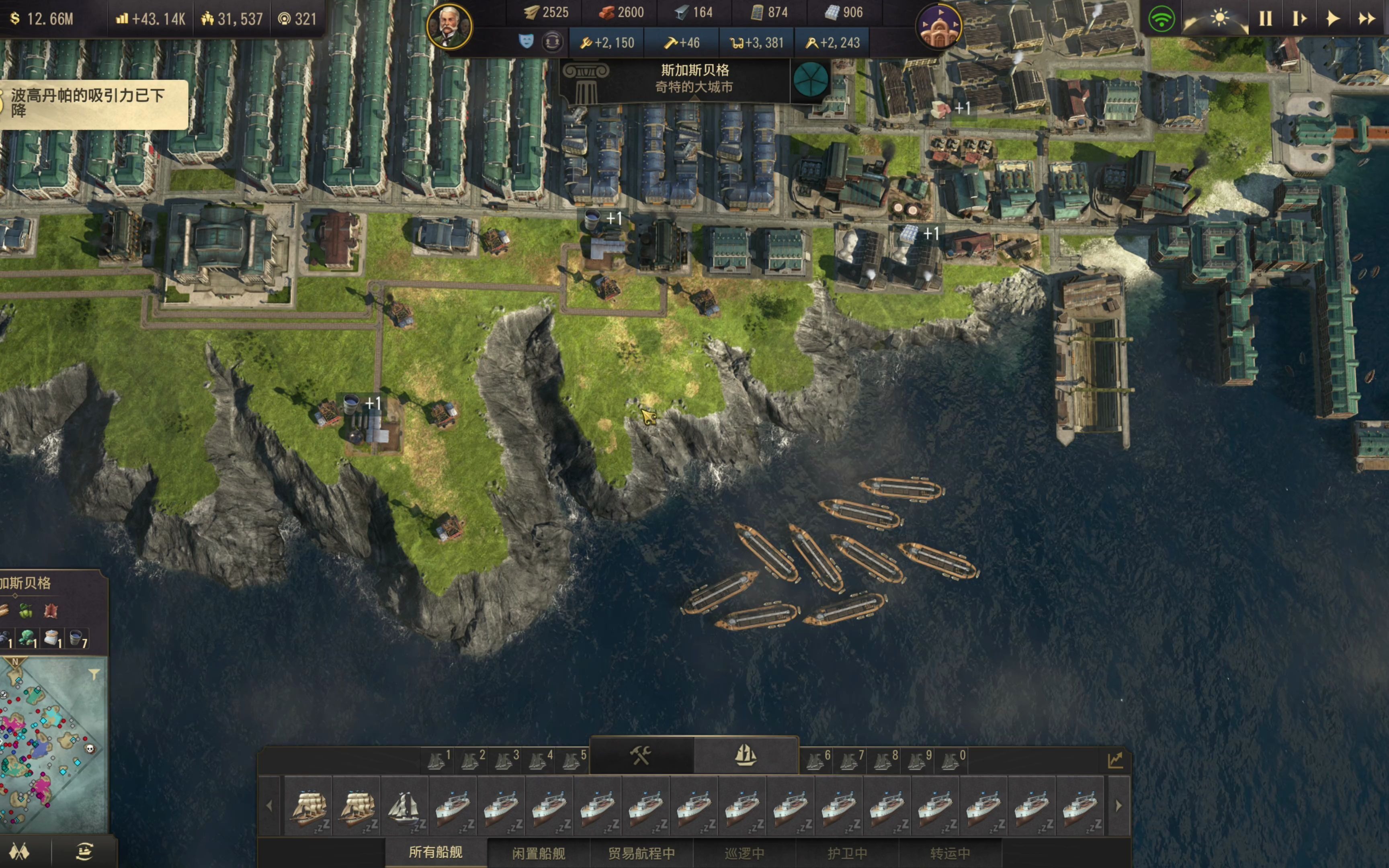This screenshot has height=868, width=1389.
Task: Switch to the construction tools tab
Action: click(x=641, y=755)
